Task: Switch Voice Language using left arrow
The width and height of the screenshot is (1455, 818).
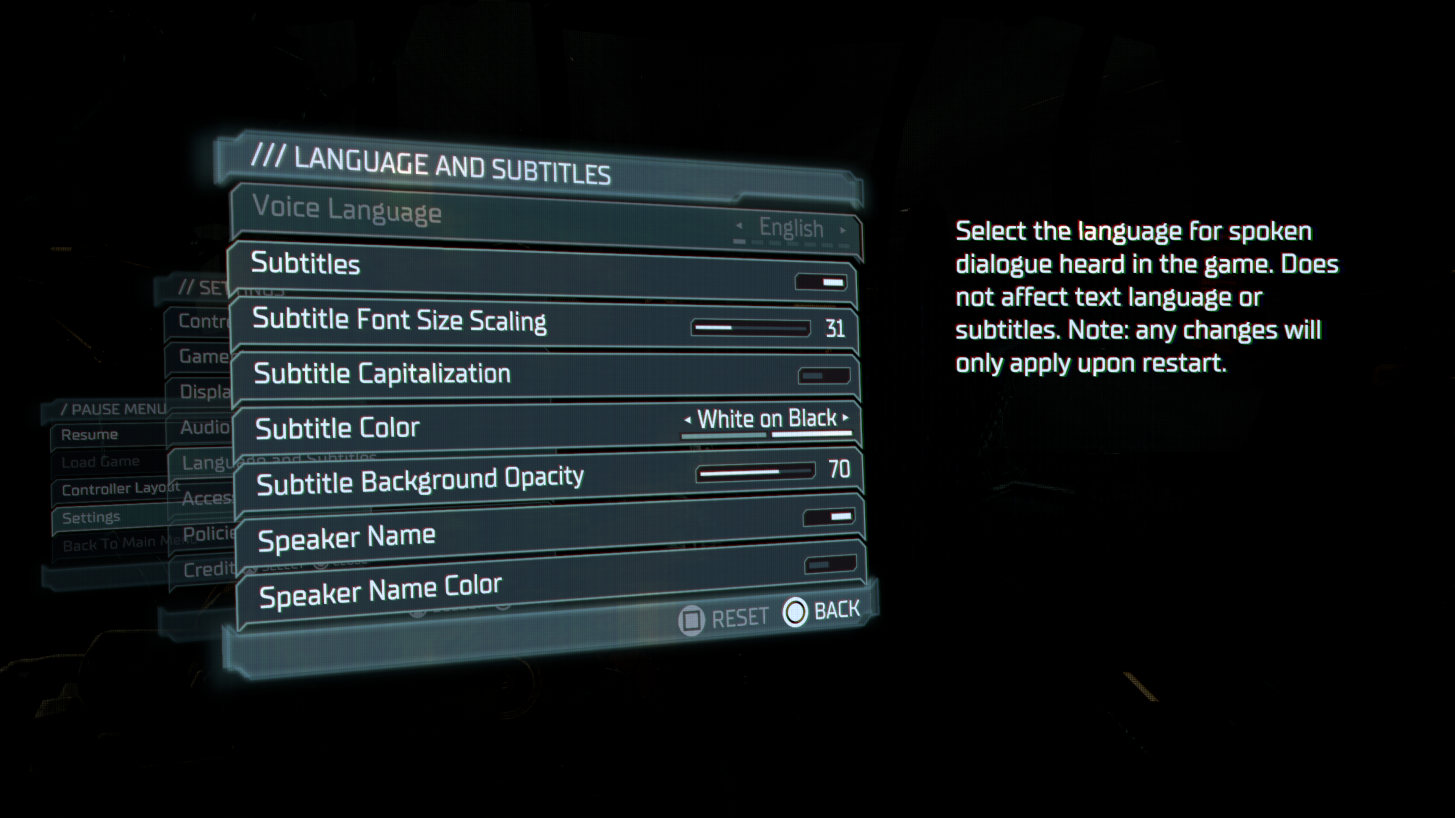Action: pos(740,228)
